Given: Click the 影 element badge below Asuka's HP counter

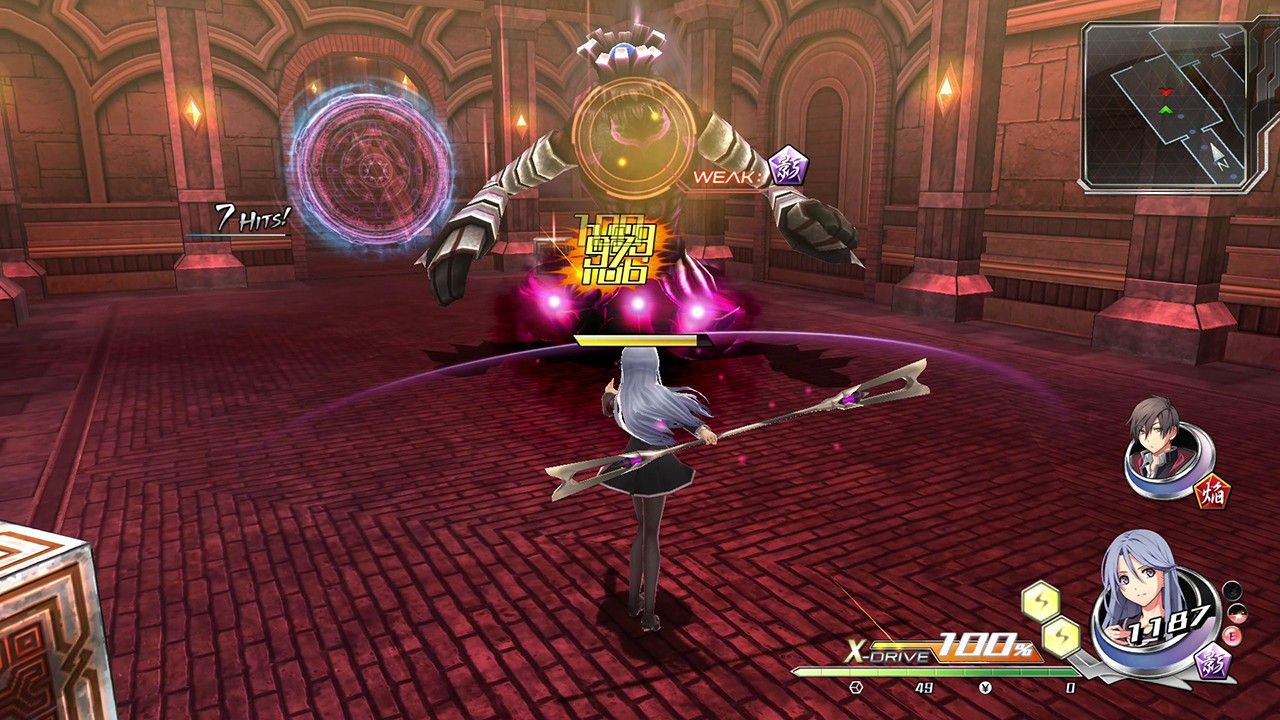Looking at the screenshot, I should click(1211, 663).
